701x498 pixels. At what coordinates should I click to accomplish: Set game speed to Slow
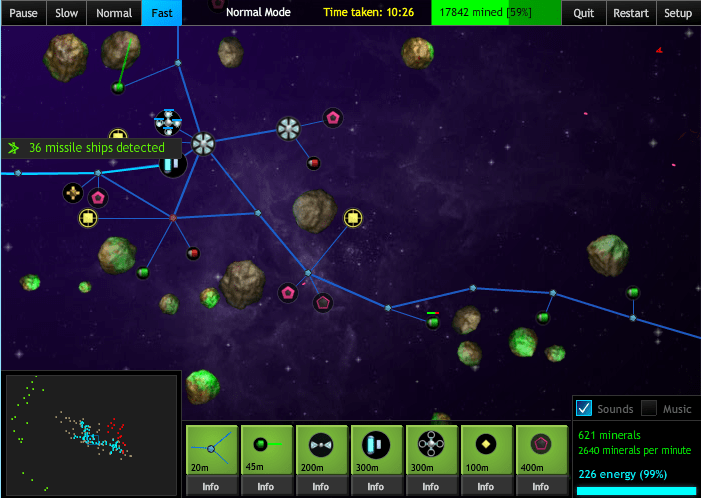pos(66,13)
